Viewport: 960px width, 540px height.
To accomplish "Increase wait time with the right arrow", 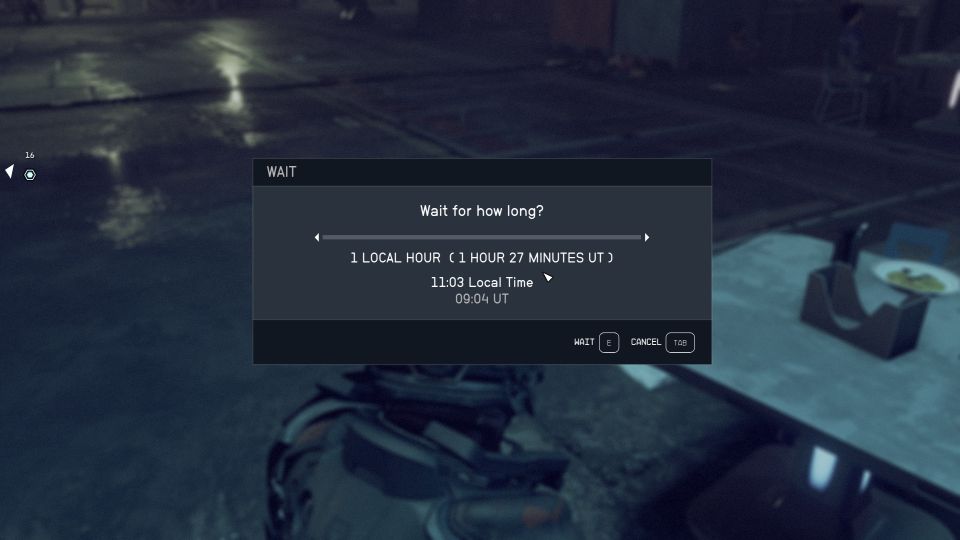I will (647, 237).
